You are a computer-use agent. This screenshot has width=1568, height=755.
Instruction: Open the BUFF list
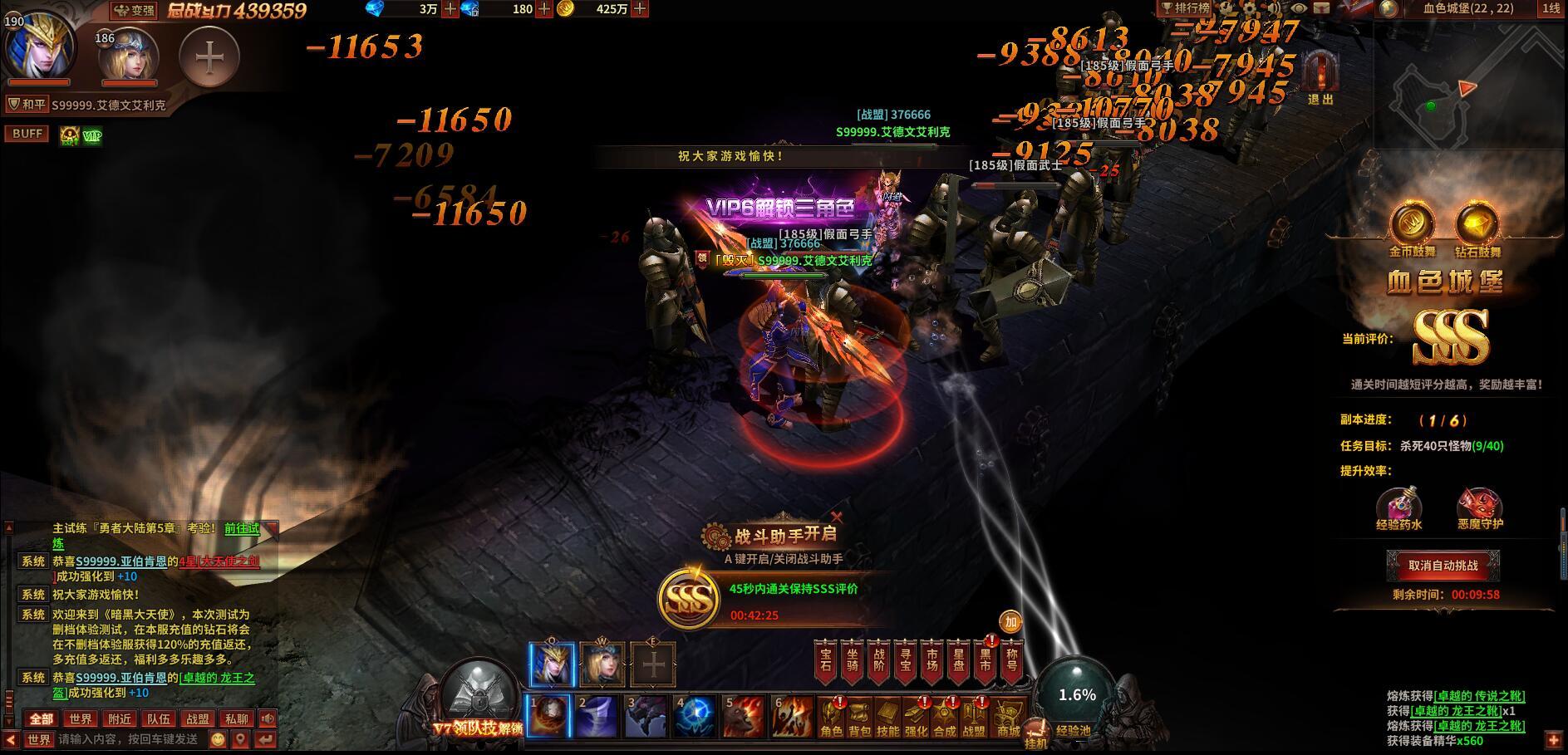(27, 134)
